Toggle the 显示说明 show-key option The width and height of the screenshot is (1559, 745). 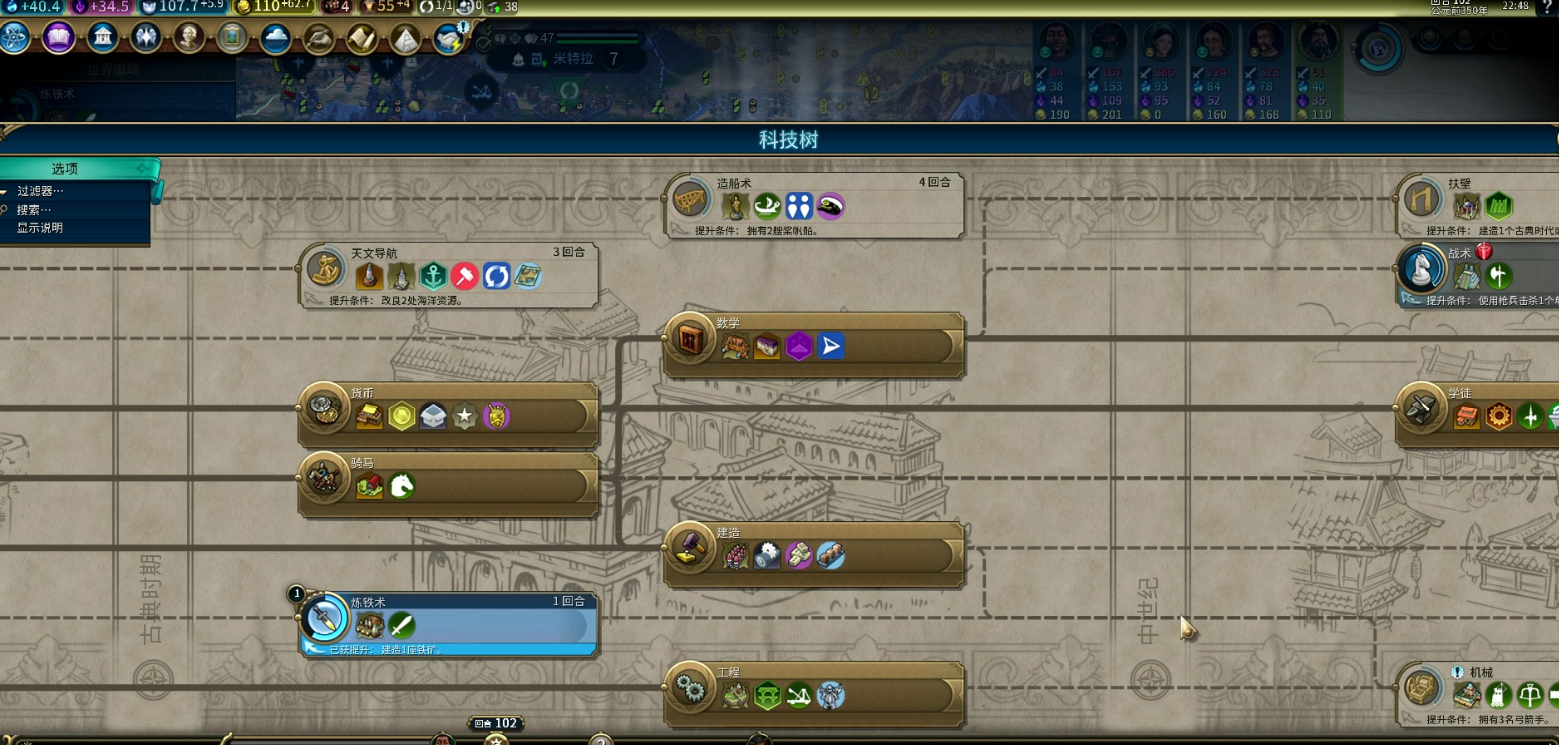click(40, 228)
